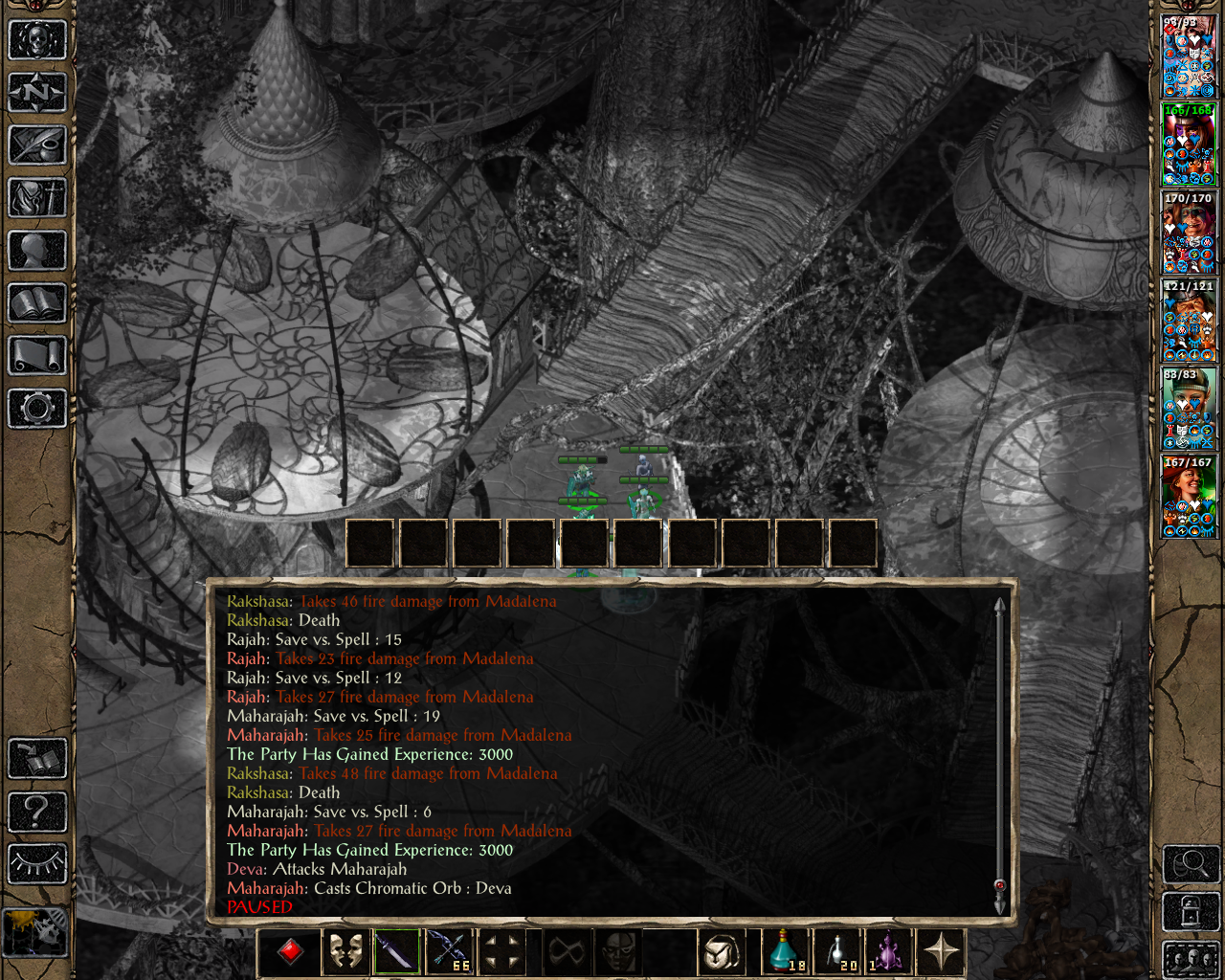
Task: Click the magnifying glass zoom button
Action: [x=1191, y=864]
